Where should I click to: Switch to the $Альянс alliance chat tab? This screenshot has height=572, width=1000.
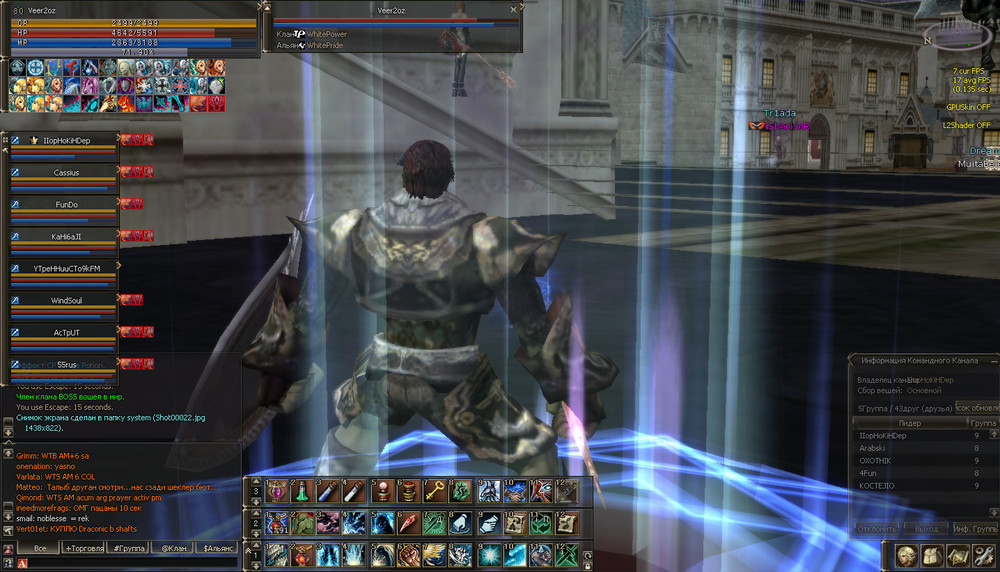(218, 548)
